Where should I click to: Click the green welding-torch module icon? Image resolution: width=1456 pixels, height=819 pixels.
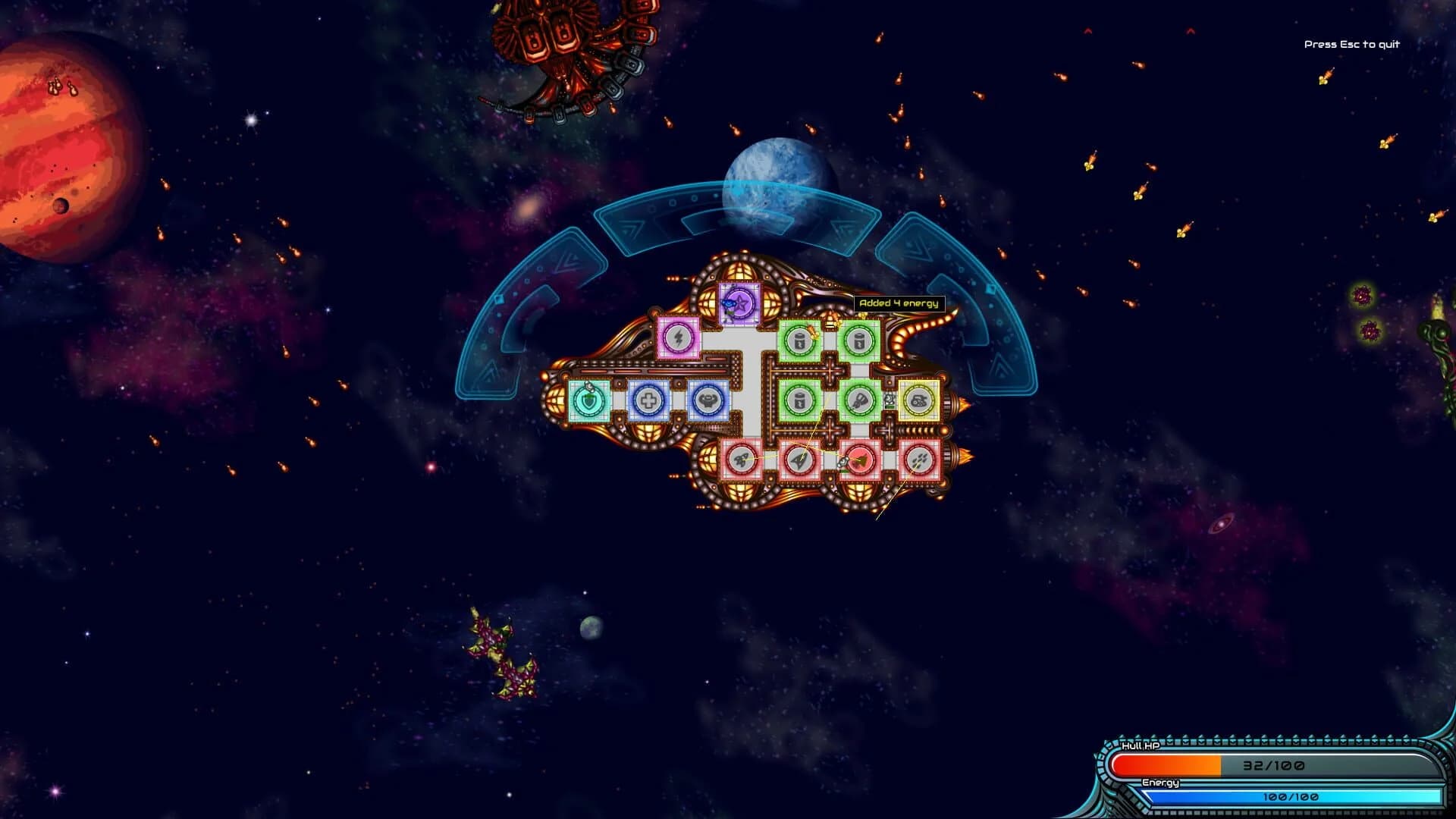859,400
